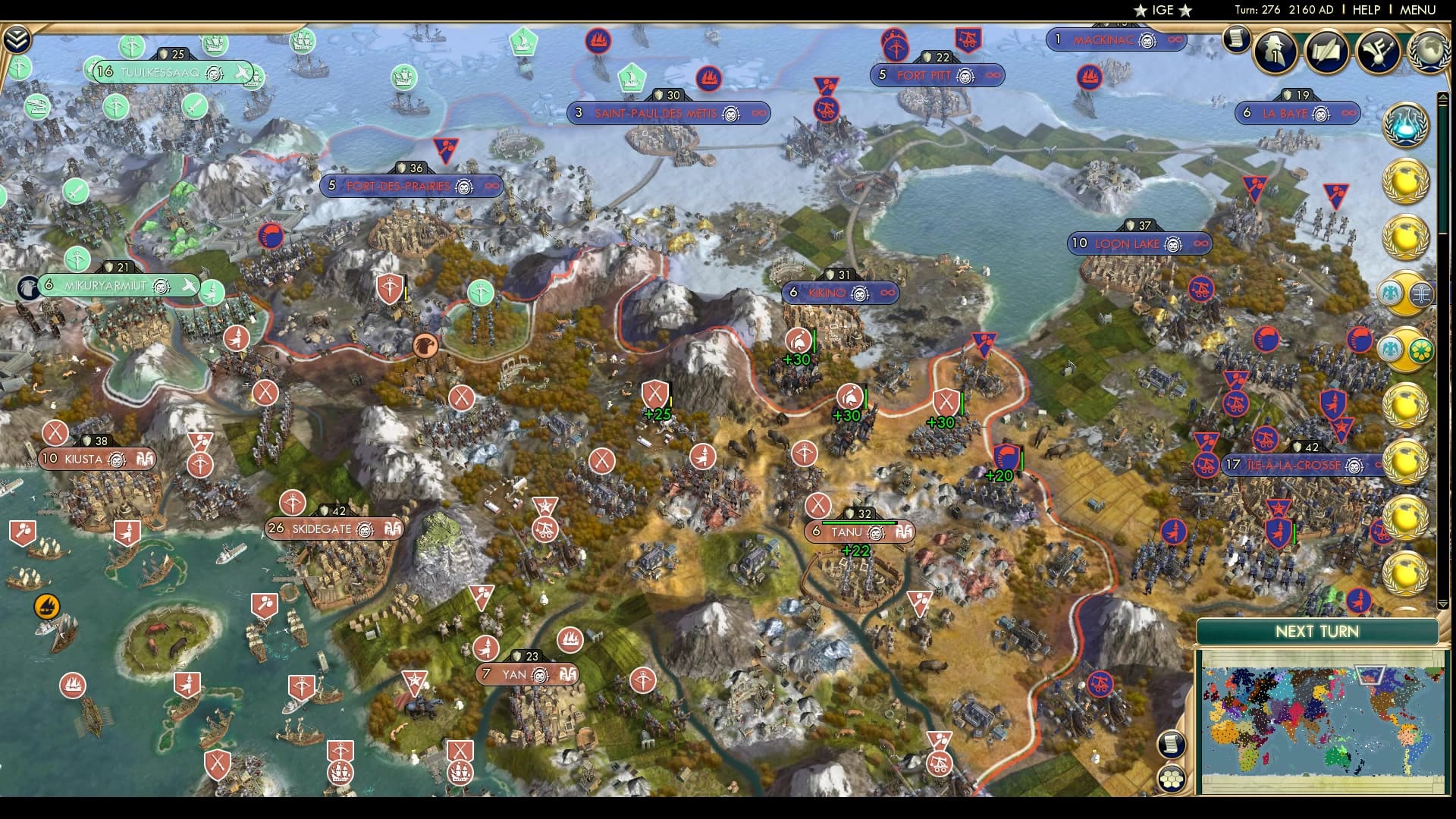The width and height of the screenshot is (1456, 819).
Task: Open the culture overview music note icon
Action: point(1377,50)
